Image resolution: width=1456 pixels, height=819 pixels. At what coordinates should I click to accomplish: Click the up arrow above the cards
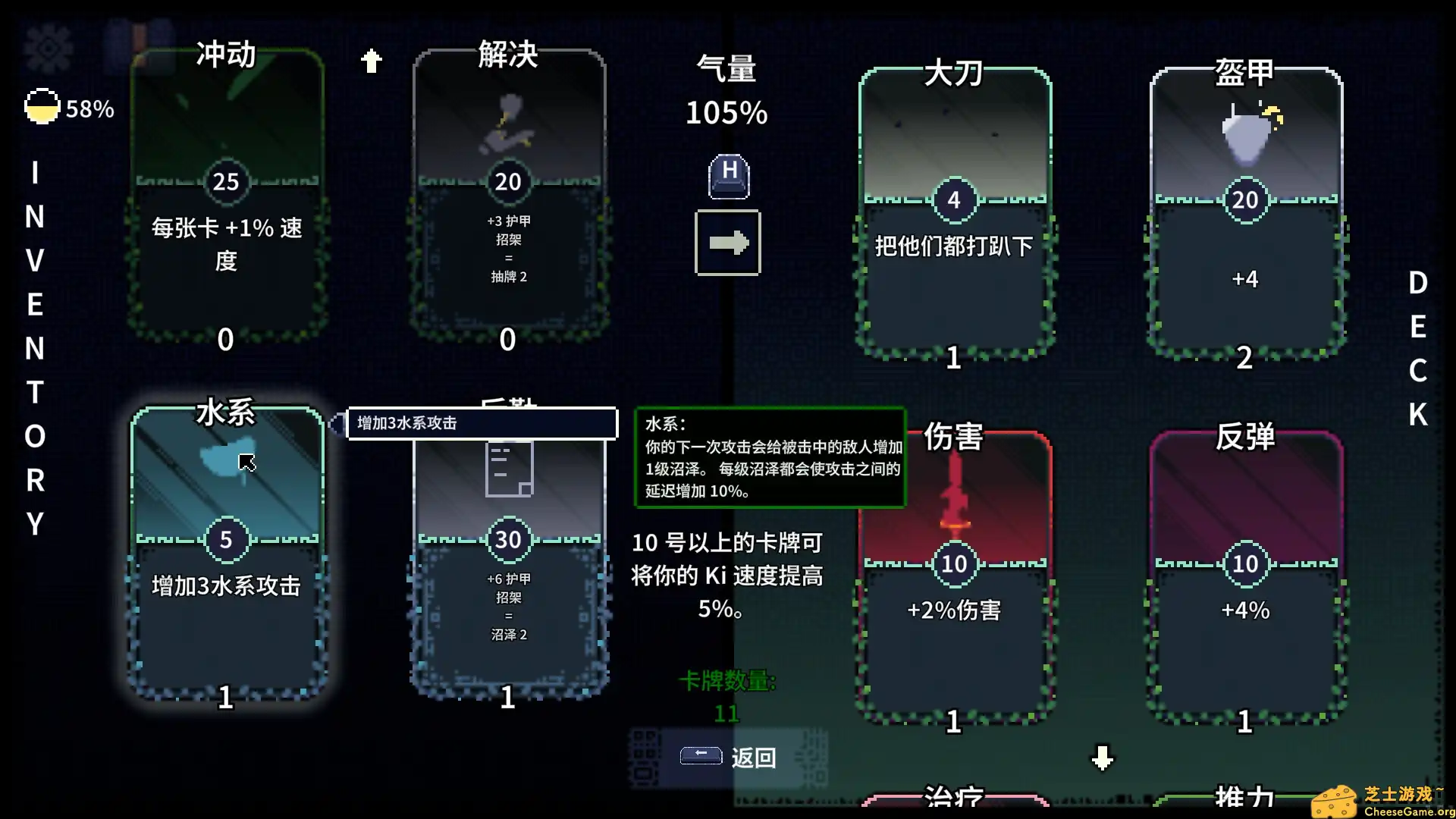[372, 60]
